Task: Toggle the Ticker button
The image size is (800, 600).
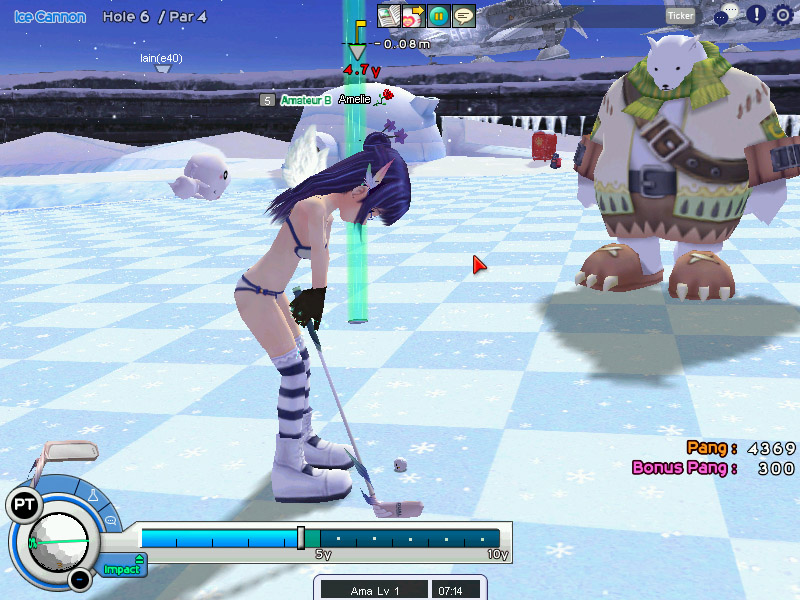Action: tap(680, 15)
